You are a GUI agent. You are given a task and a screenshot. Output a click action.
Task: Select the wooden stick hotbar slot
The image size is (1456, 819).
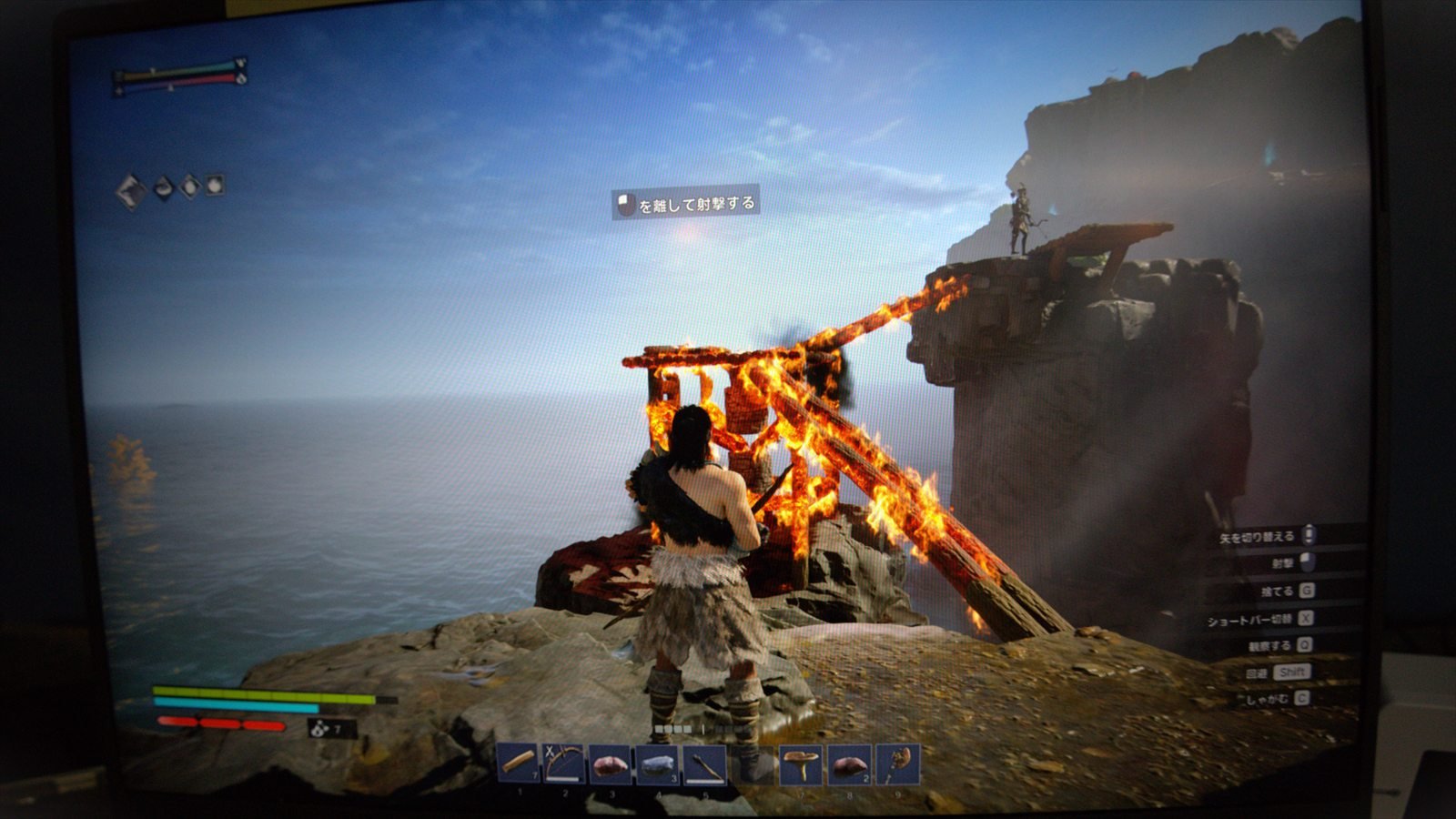point(519,763)
